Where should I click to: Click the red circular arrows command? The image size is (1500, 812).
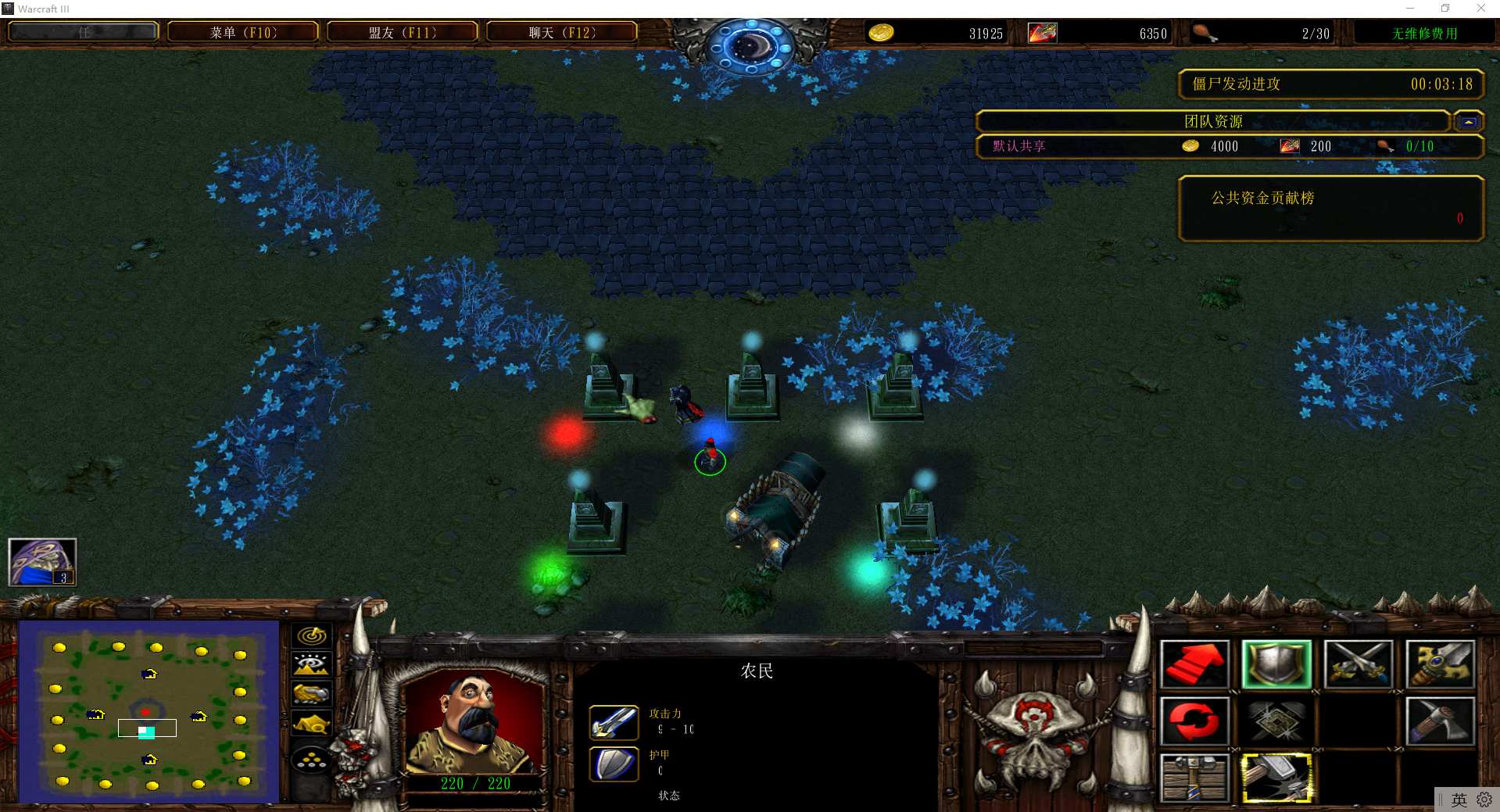click(1194, 721)
